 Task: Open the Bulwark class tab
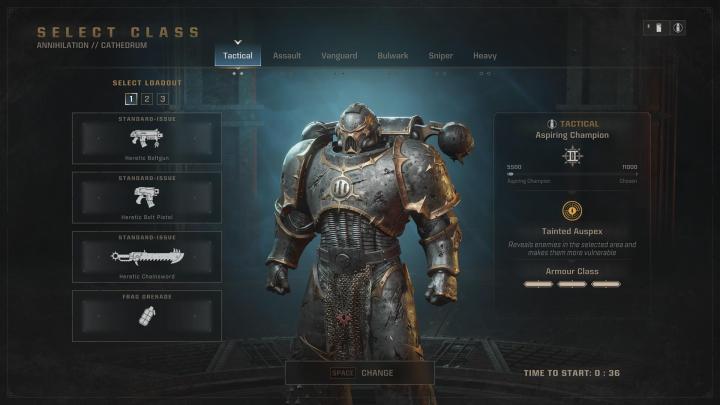point(392,56)
